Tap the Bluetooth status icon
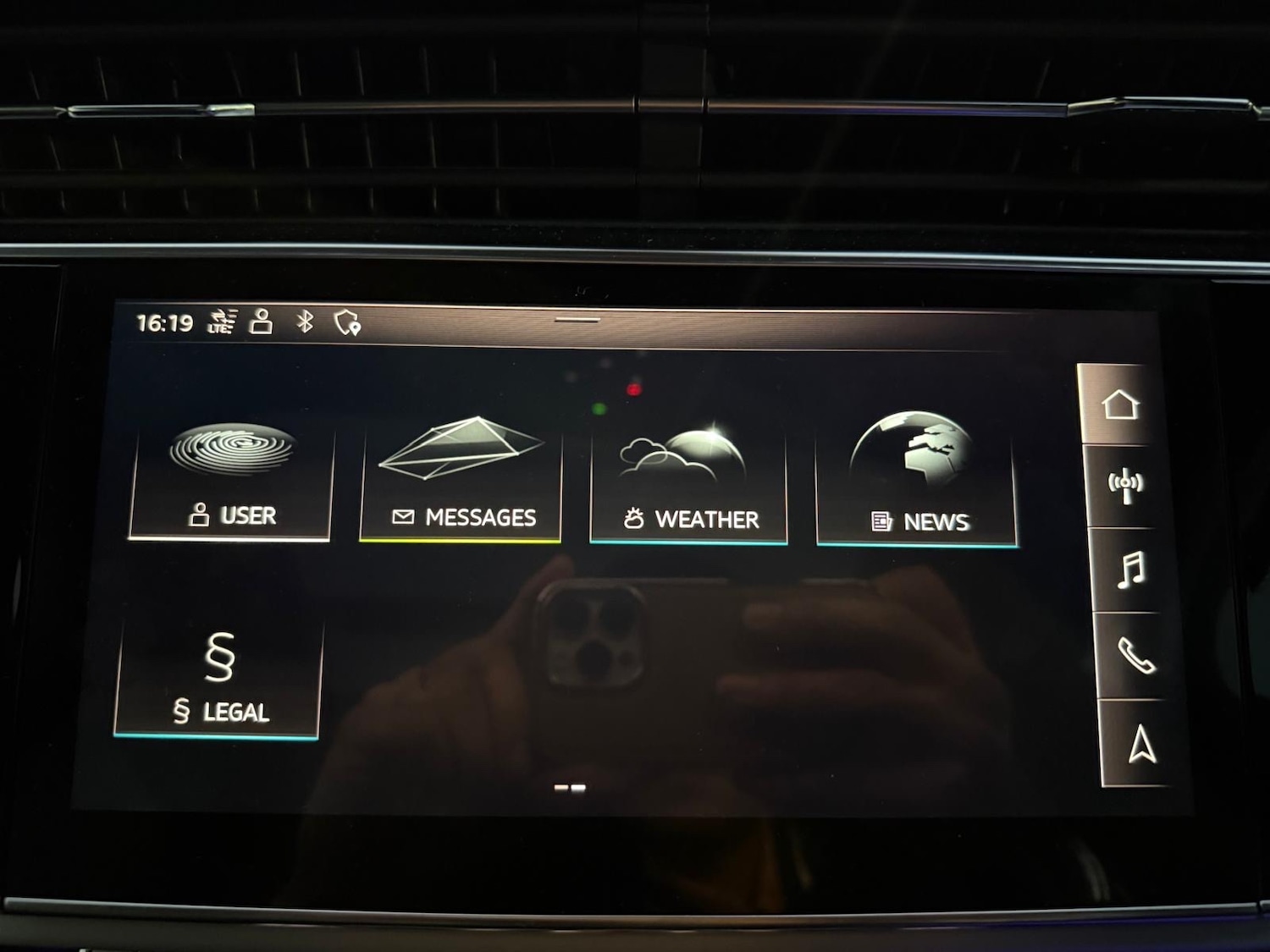 [305, 321]
